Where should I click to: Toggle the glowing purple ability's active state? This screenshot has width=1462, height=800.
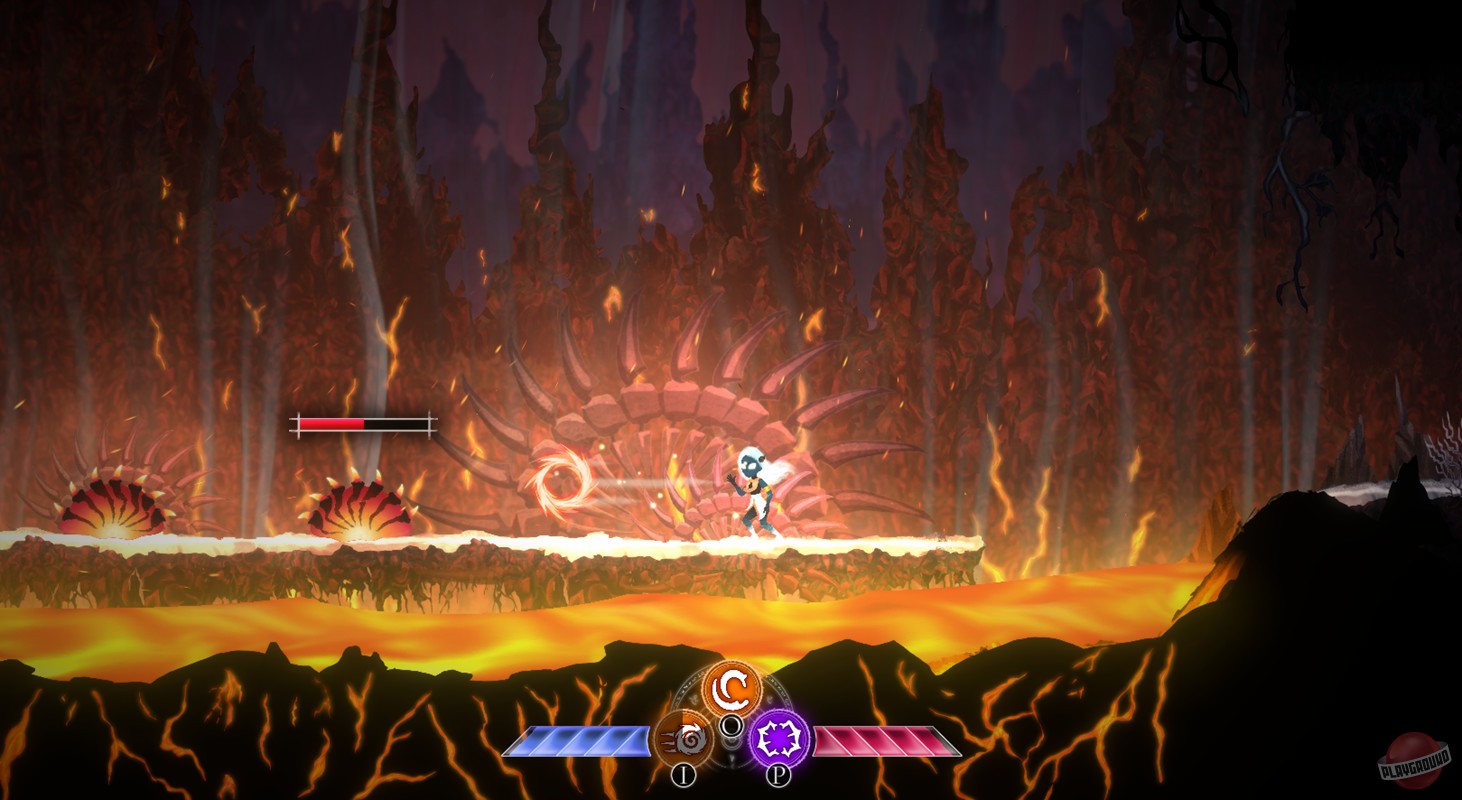point(779,738)
